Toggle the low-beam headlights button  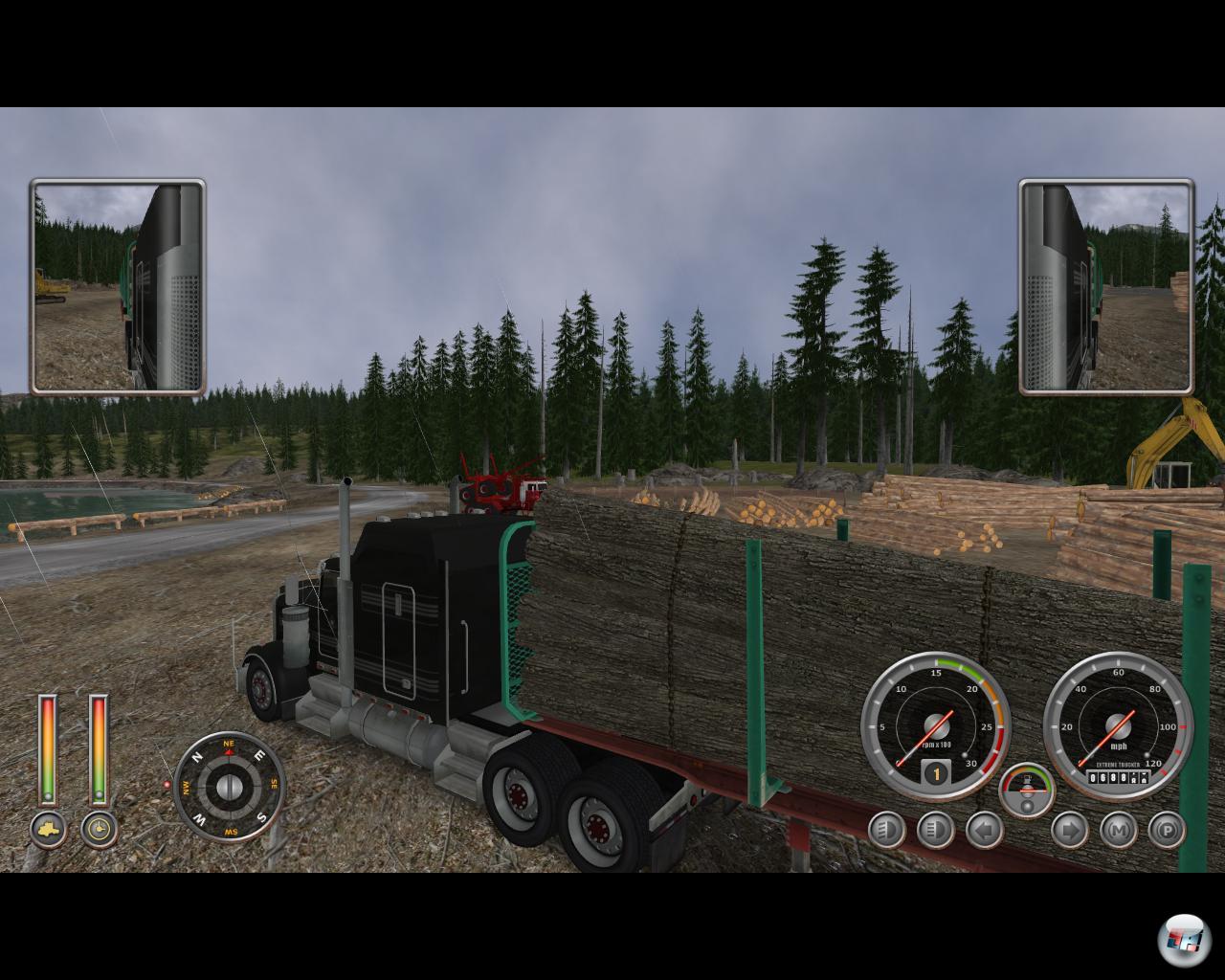point(887,830)
